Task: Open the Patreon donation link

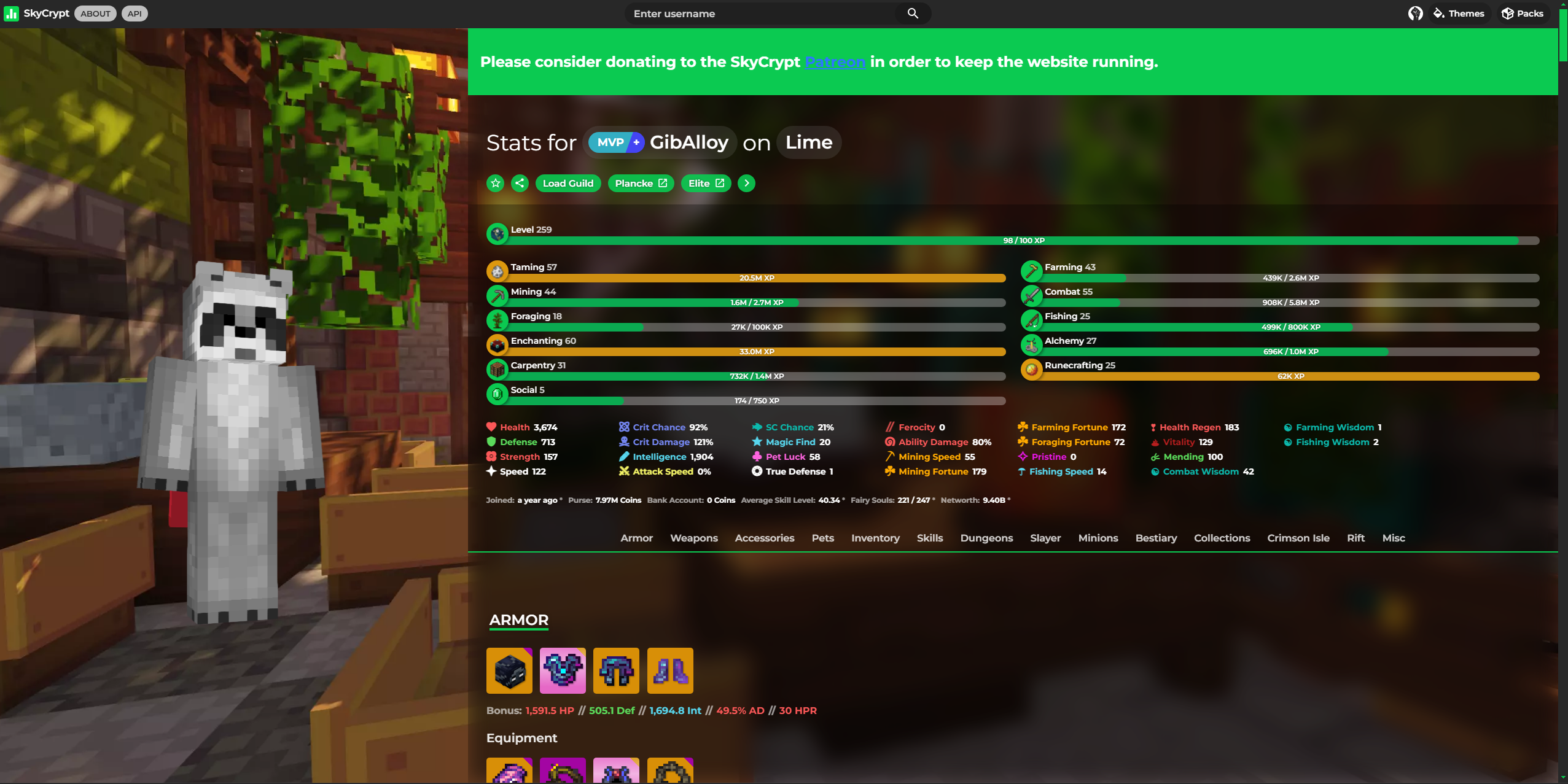Action: pyautogui.click(x=835, y=61)
